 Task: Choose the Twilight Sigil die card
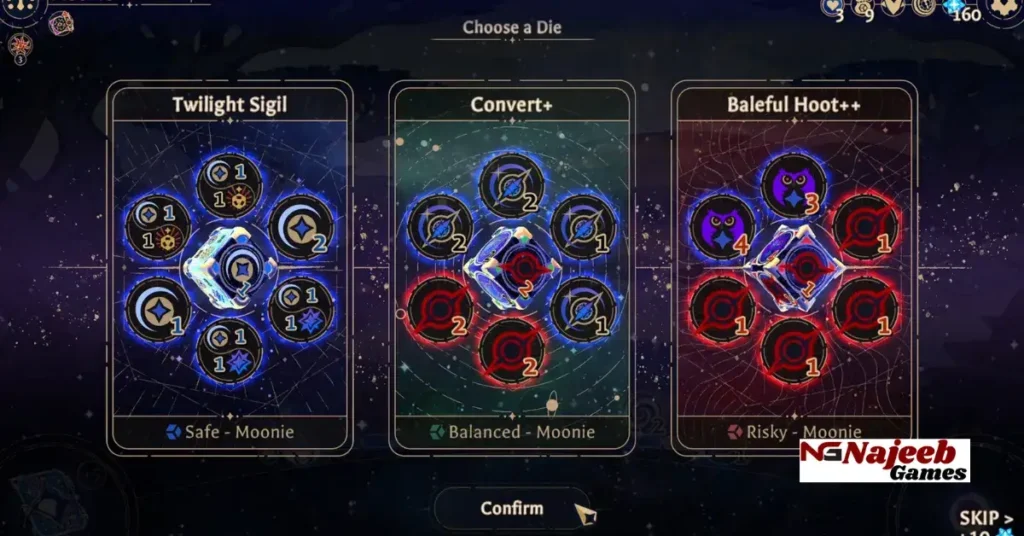230,268
